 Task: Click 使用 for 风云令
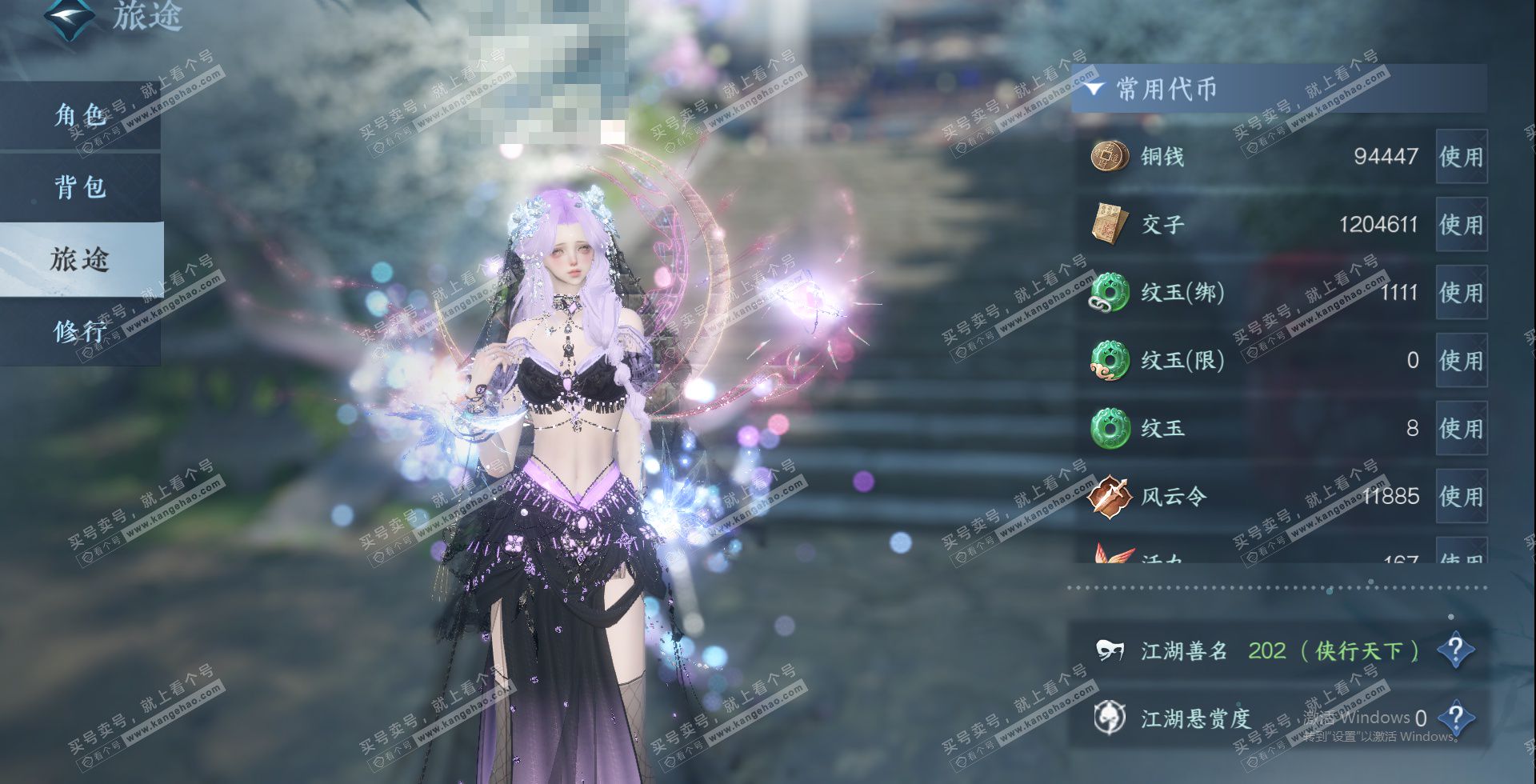1461,497
